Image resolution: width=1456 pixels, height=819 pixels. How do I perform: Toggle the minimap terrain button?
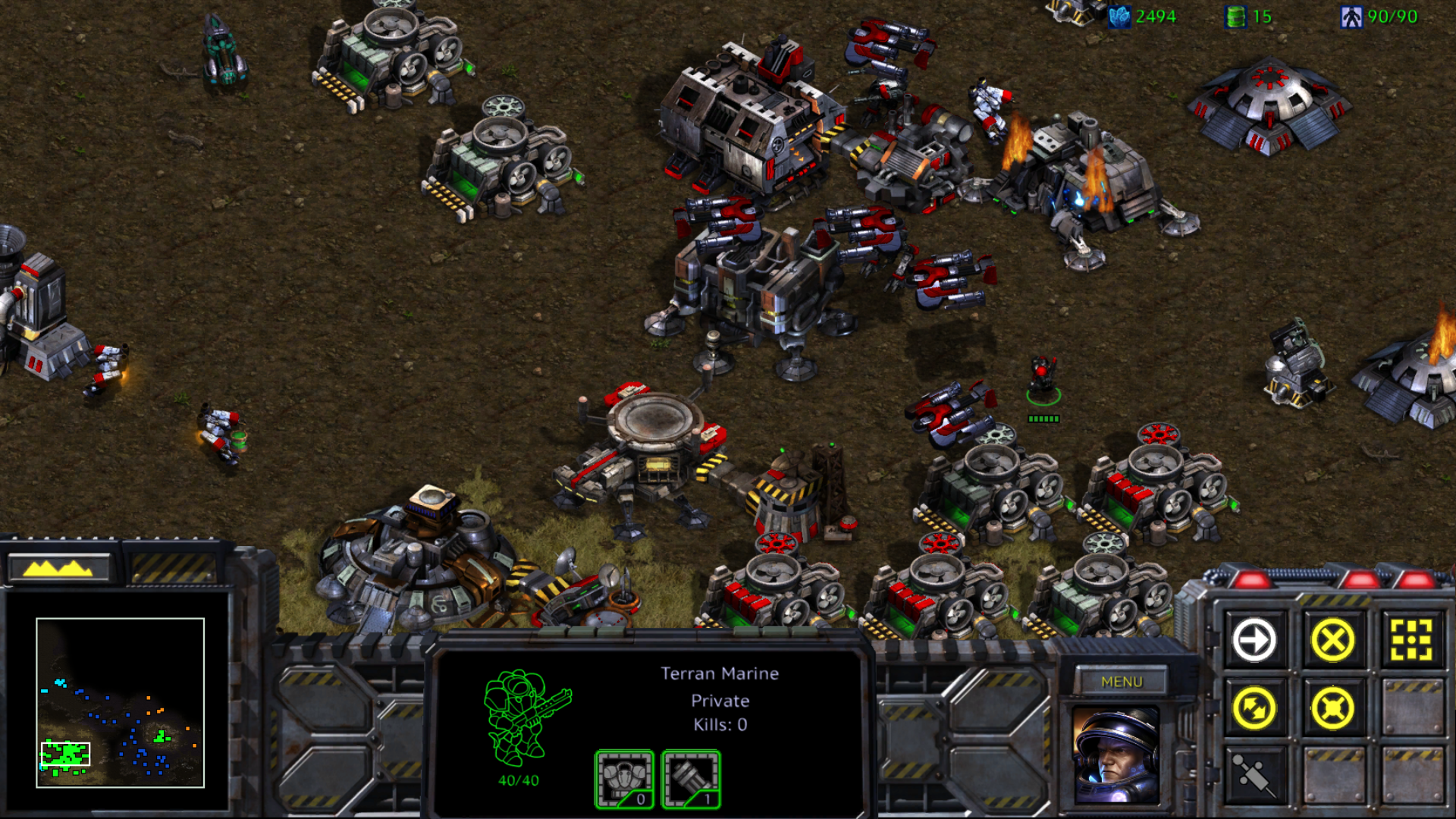58,567
